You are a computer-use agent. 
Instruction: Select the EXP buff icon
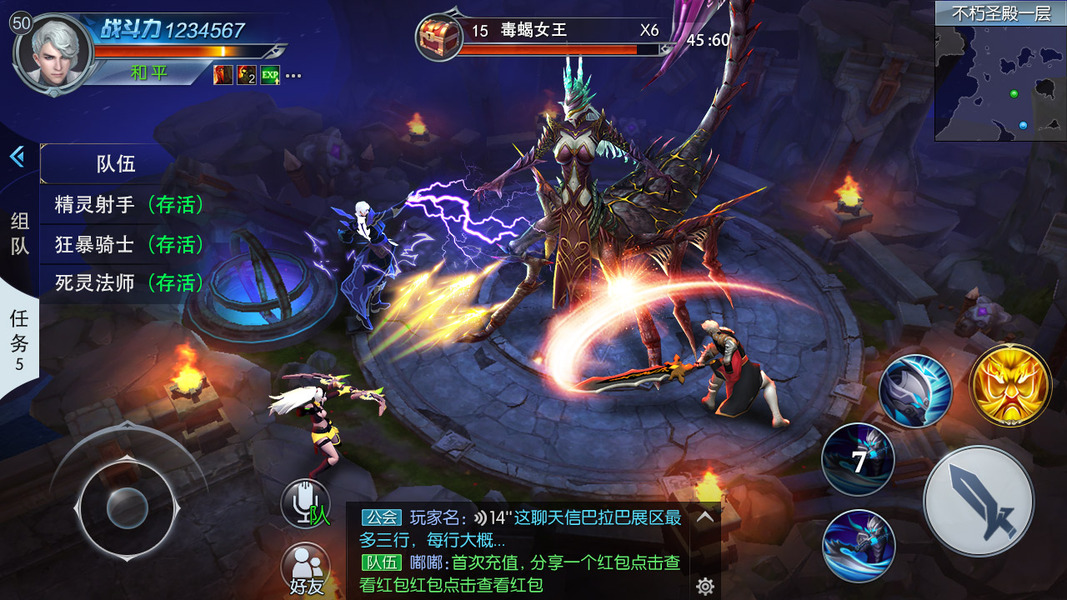[270, 75]
